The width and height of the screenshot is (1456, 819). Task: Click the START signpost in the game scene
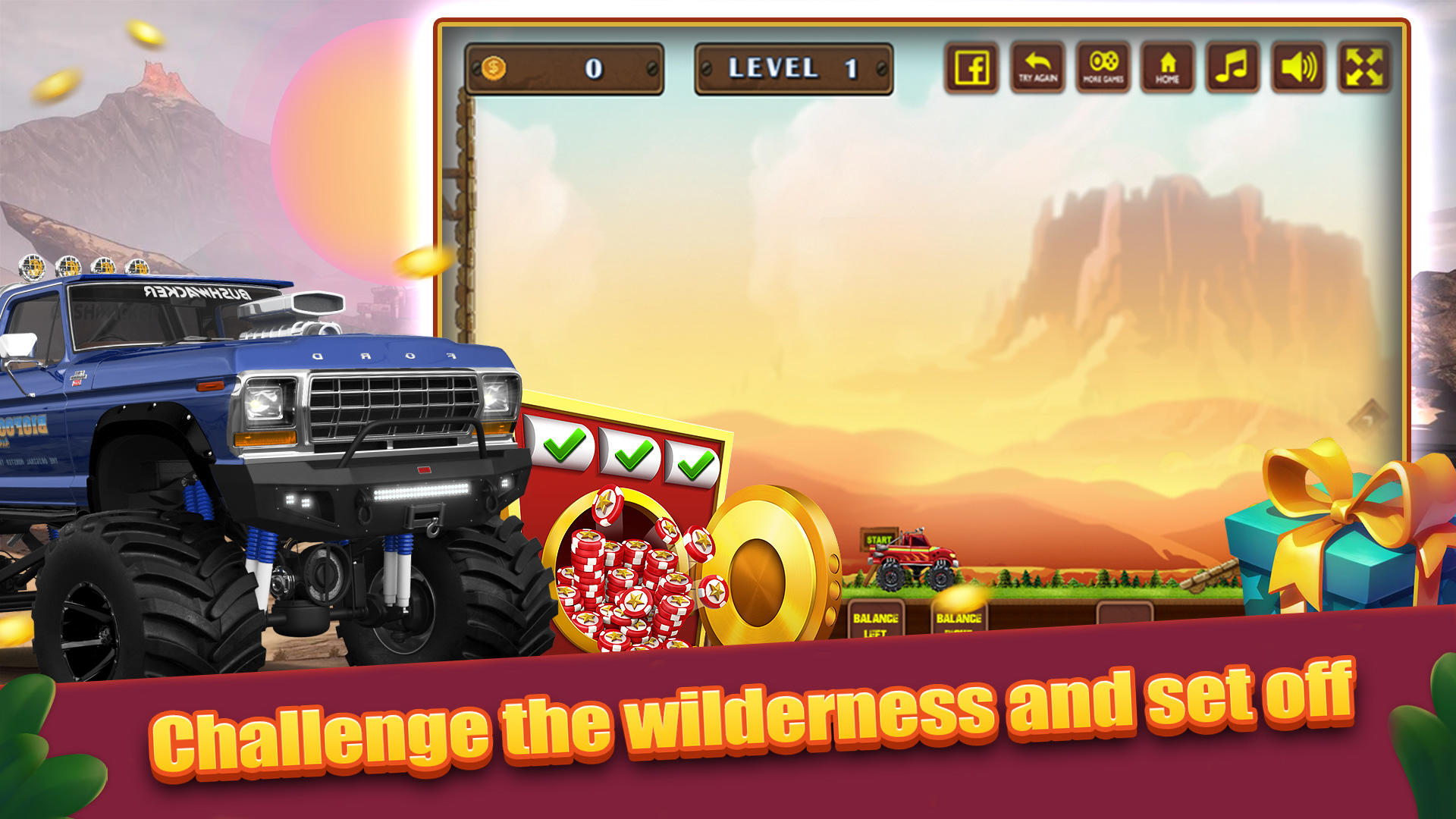click(877, 540)
